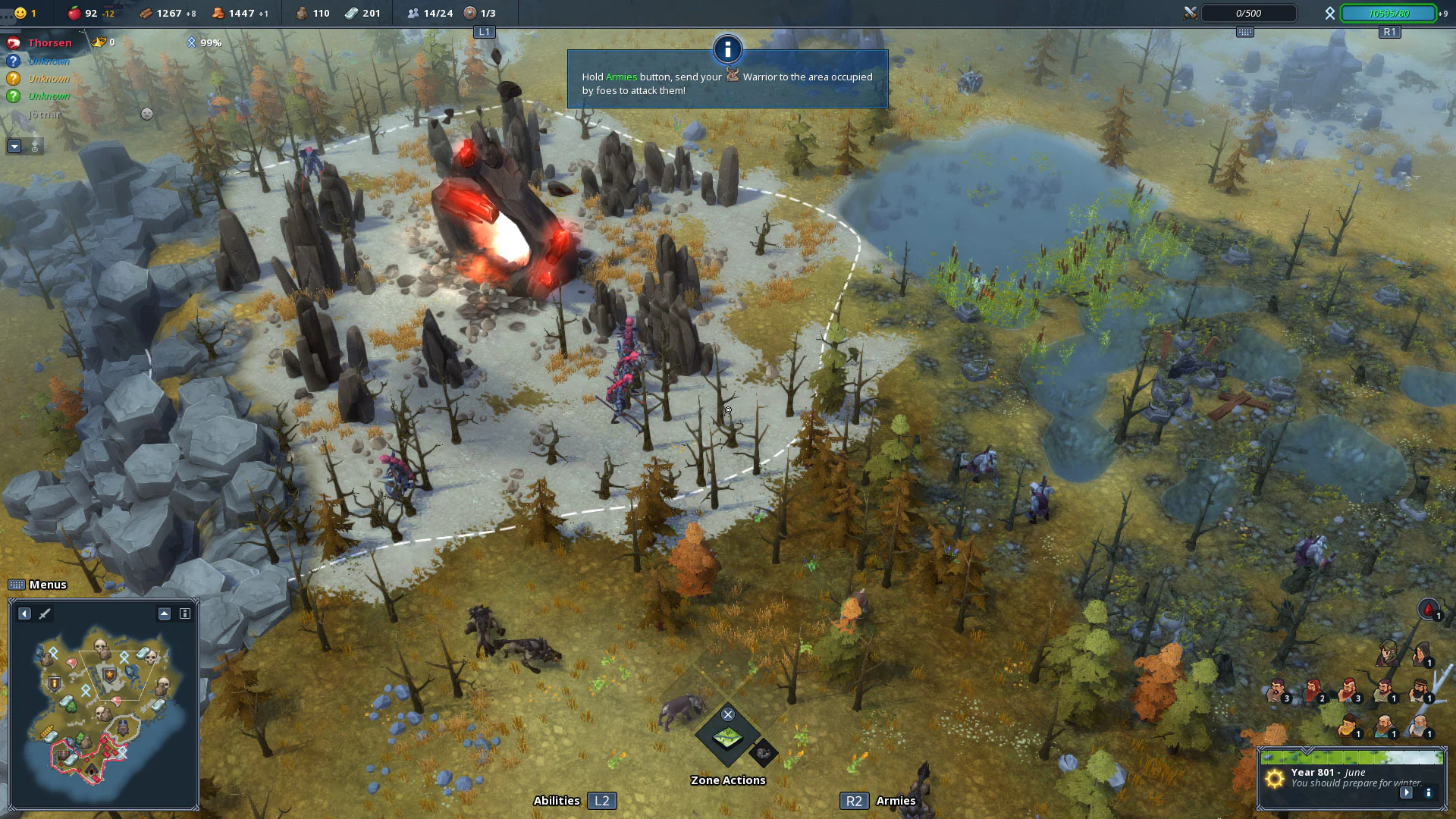Screen dimensions: 1456x819
Task: Expand the player list dropdown arrow under Thorsen
Action: coord(14,146)
